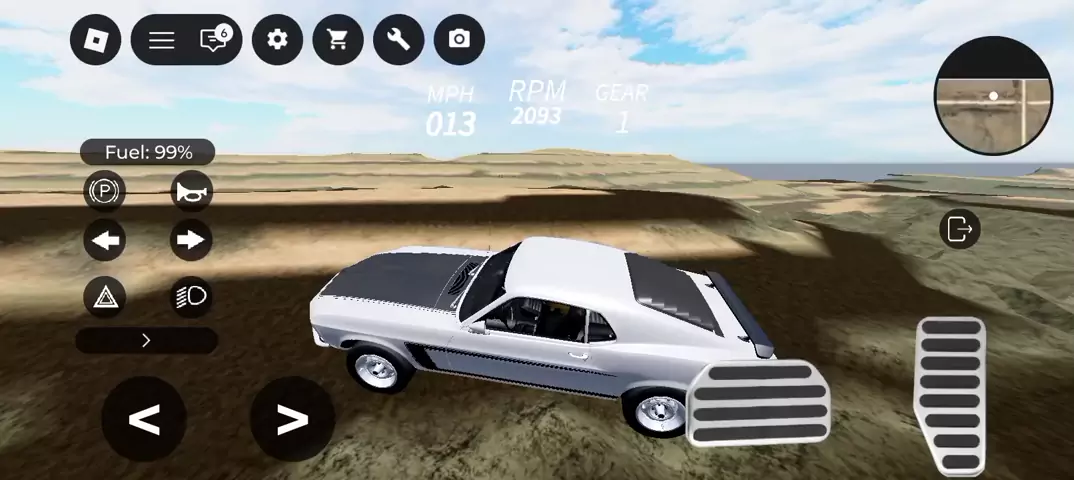Open the gear settings menu
The image size is (1074, 480).
[x=277, y=40]
